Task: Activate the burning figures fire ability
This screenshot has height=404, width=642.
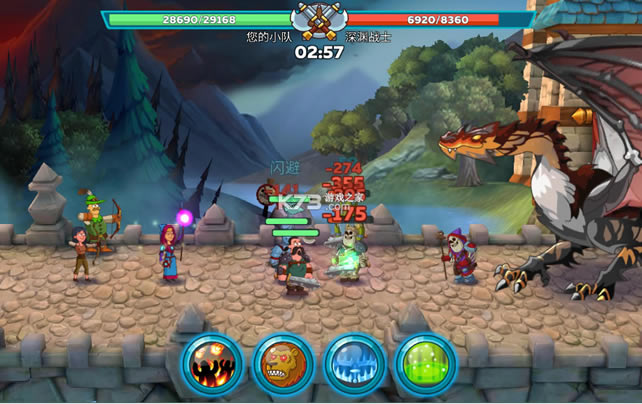Action: click(212, 364)
